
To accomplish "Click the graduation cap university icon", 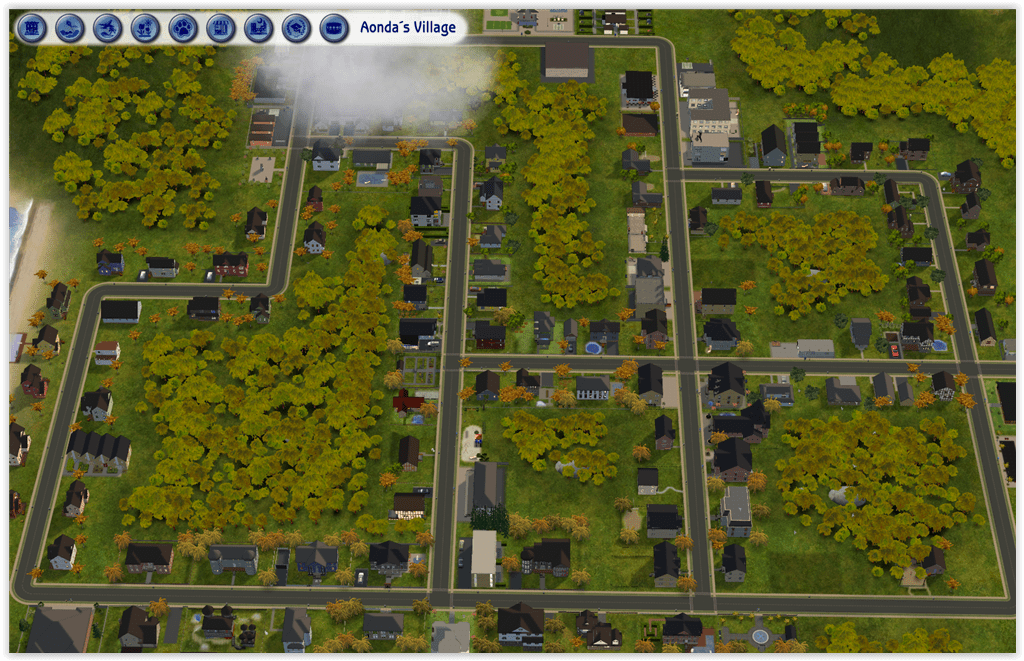I will click(x=296, y=28).
